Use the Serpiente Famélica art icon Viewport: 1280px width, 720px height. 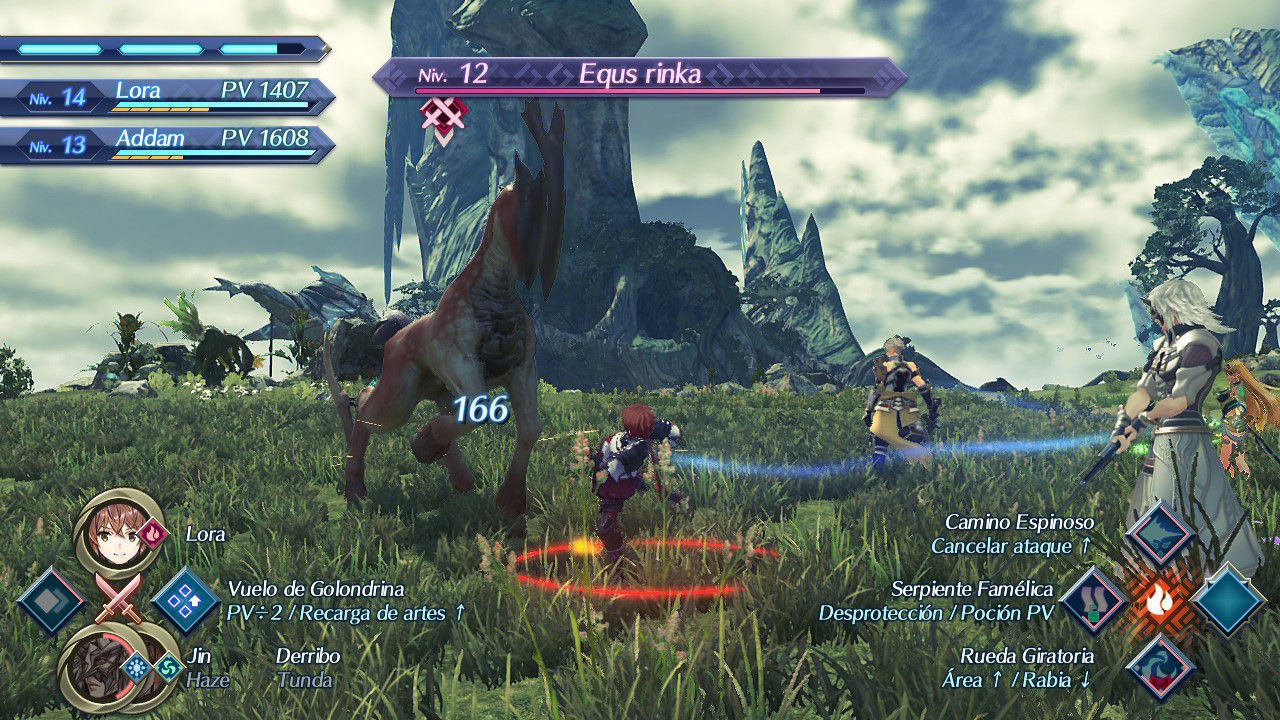coord(1094,601)
